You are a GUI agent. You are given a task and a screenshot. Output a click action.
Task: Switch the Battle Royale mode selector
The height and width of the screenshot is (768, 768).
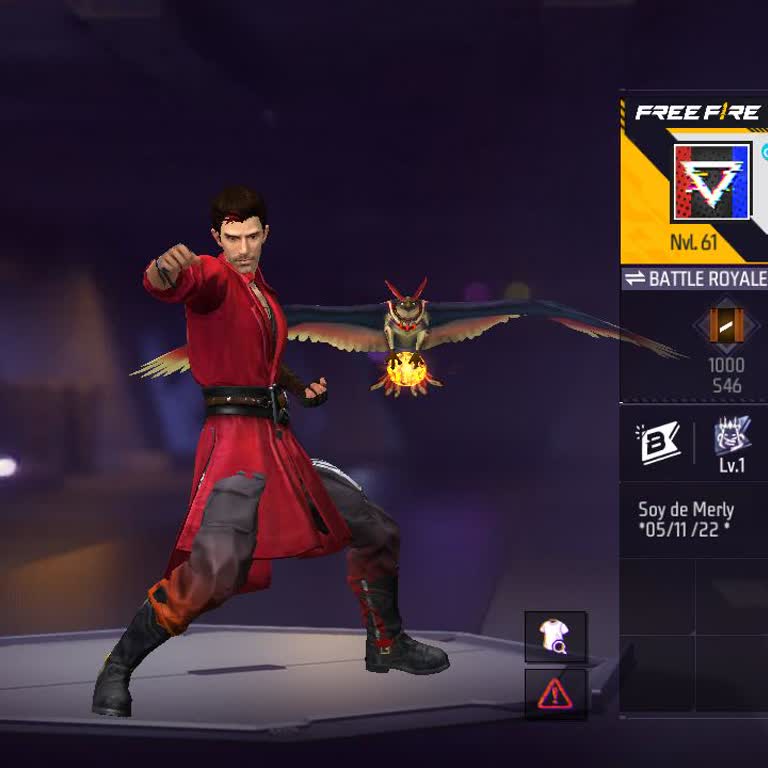coord(694,279)
